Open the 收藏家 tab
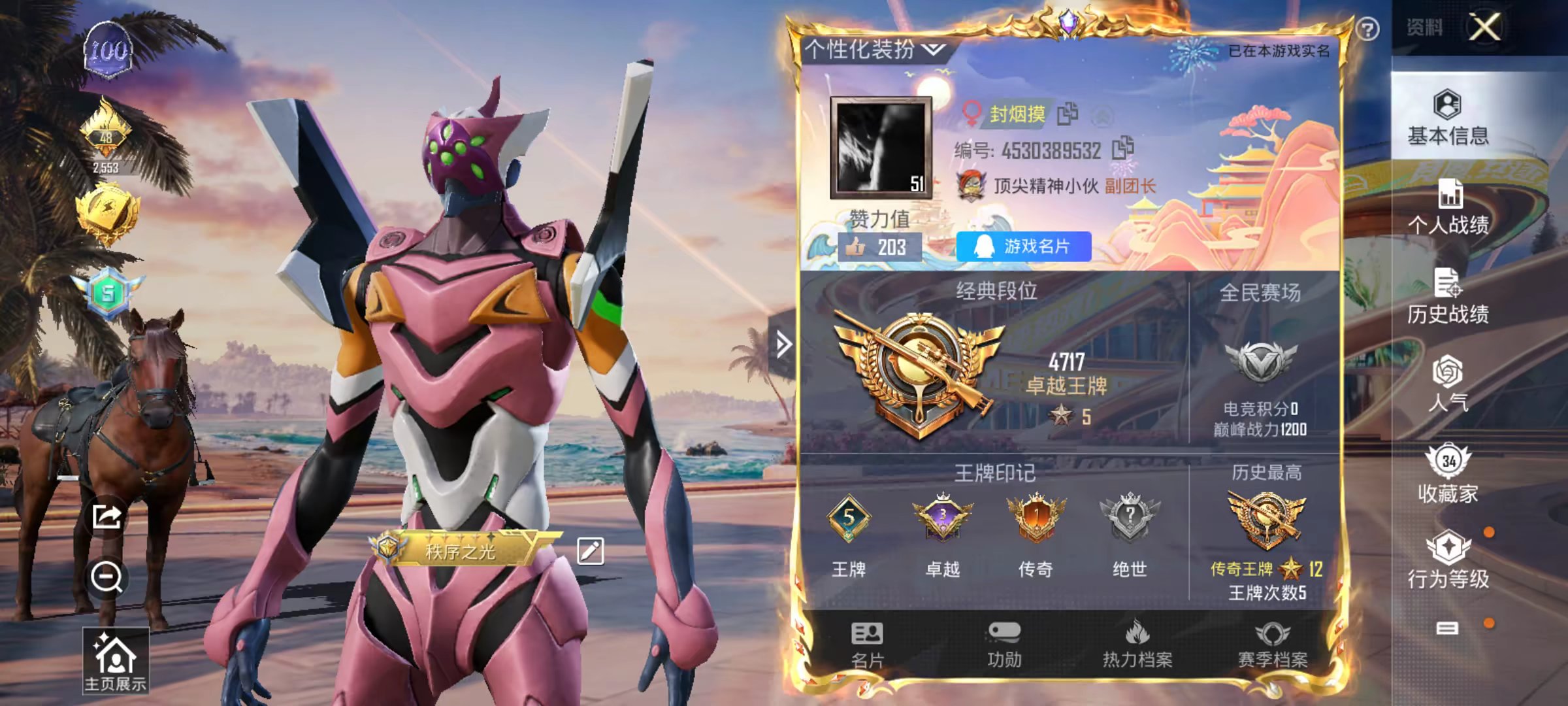1568x706 pixels. 1448,474
